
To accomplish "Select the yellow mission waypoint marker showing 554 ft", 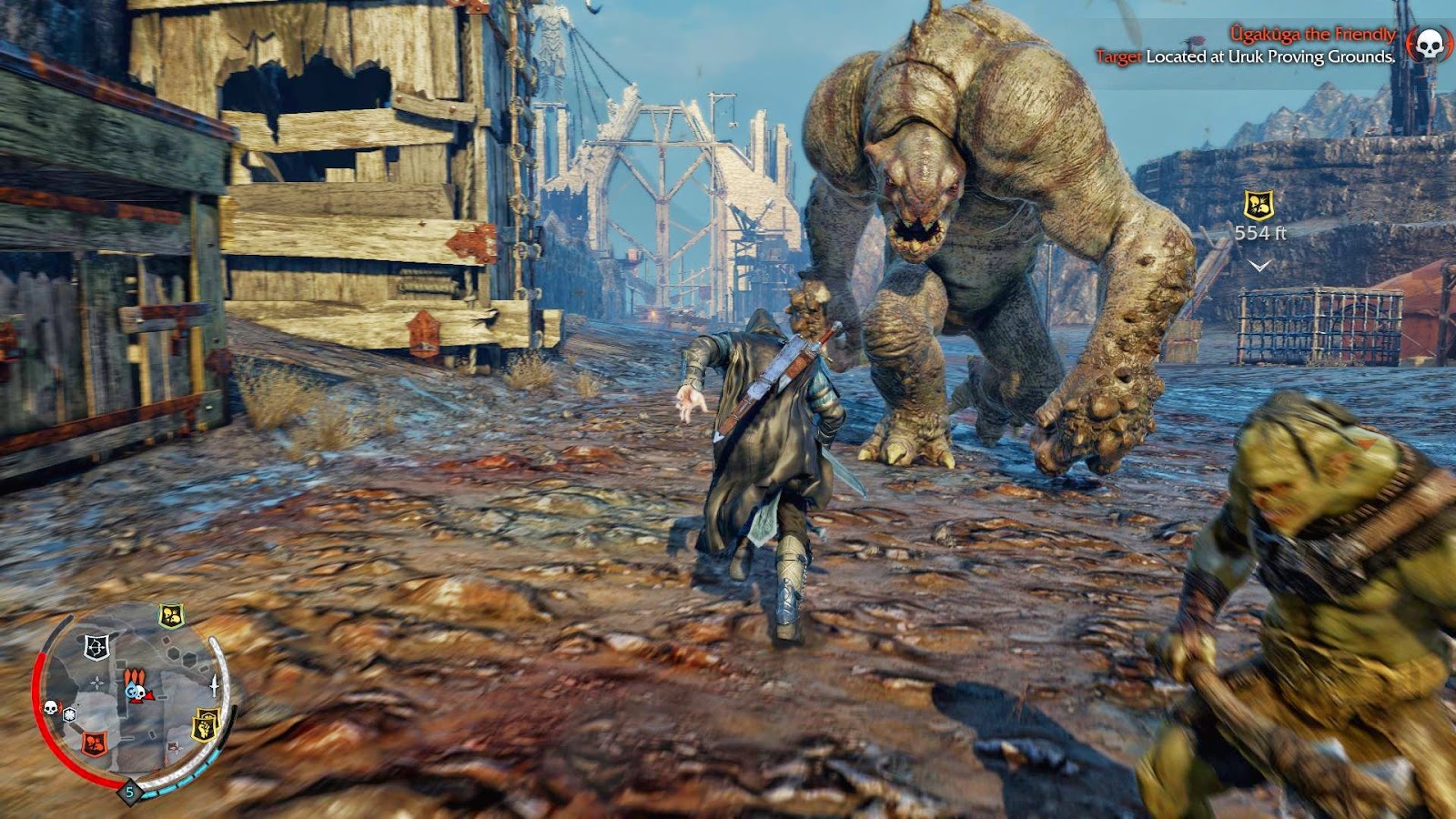I will [1259, 206].
